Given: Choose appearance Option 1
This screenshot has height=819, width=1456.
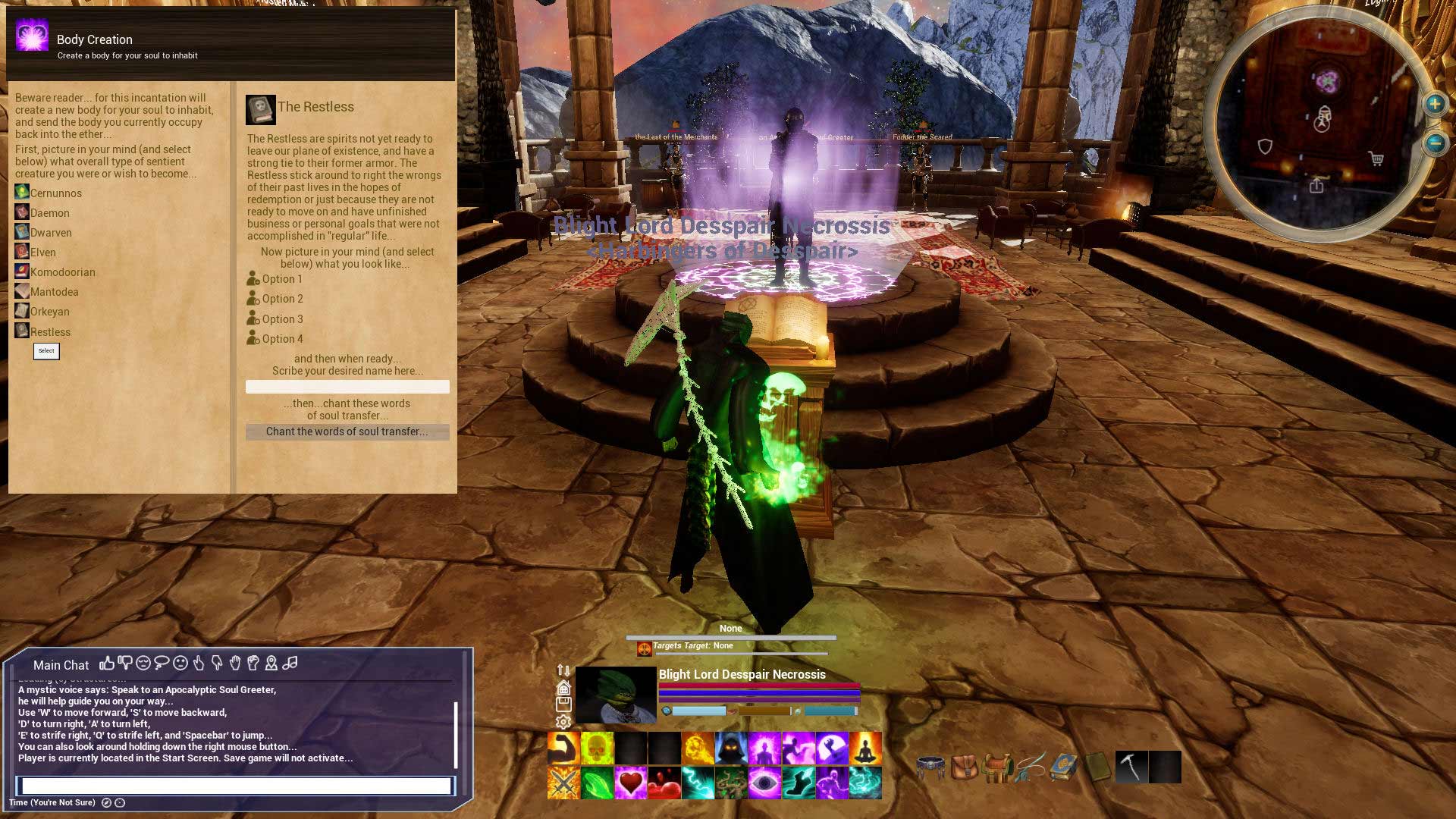Looking at the screenshot, I should click(281, 279).
